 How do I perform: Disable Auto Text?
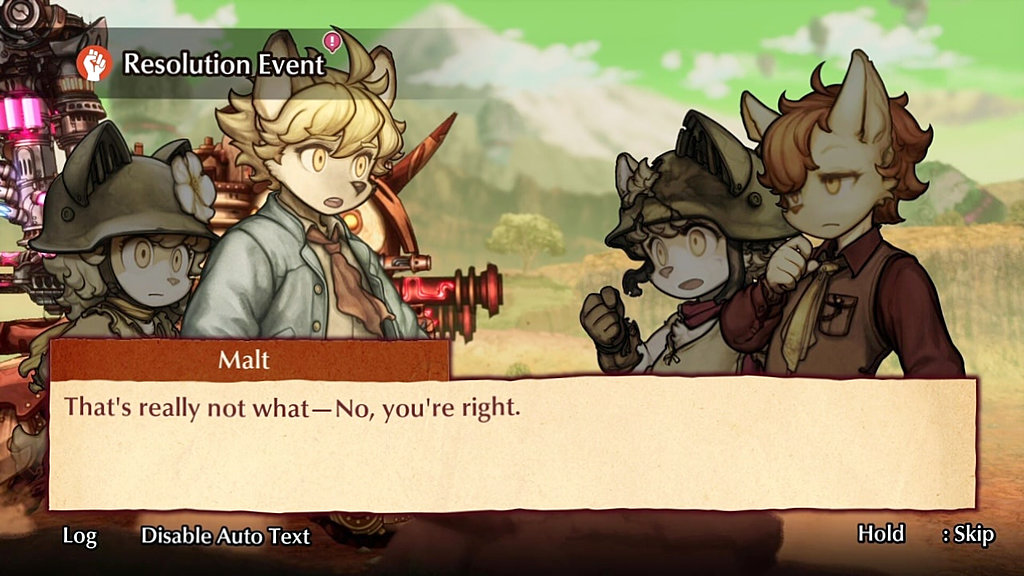pyautogui.click(x=225, y=536)
